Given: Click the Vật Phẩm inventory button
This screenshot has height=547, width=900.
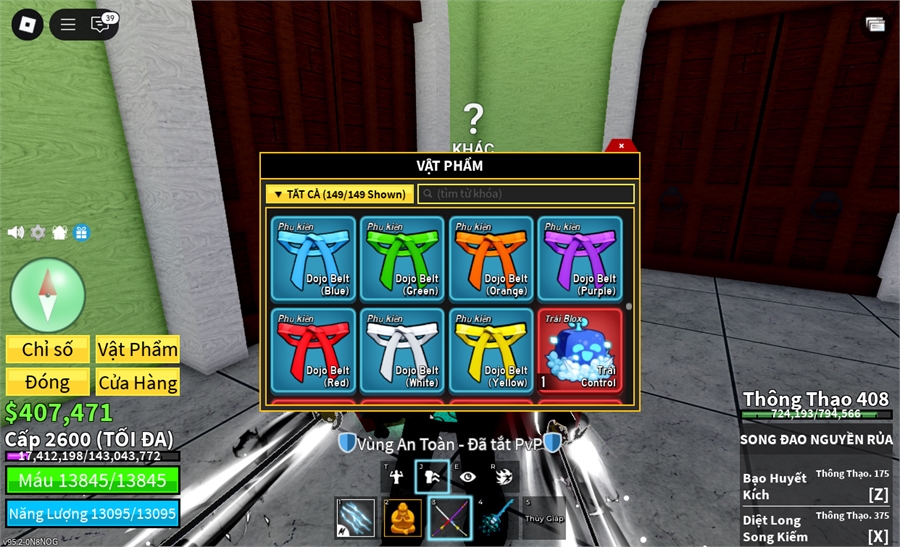Looking at the screenshot, I should (x=138, y=349).
